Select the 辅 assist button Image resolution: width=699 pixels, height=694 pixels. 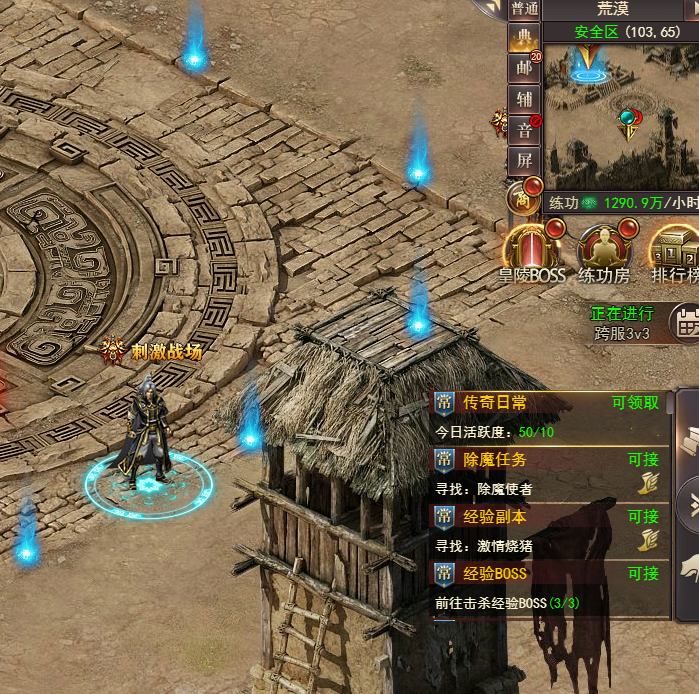(x=523, y=99)
